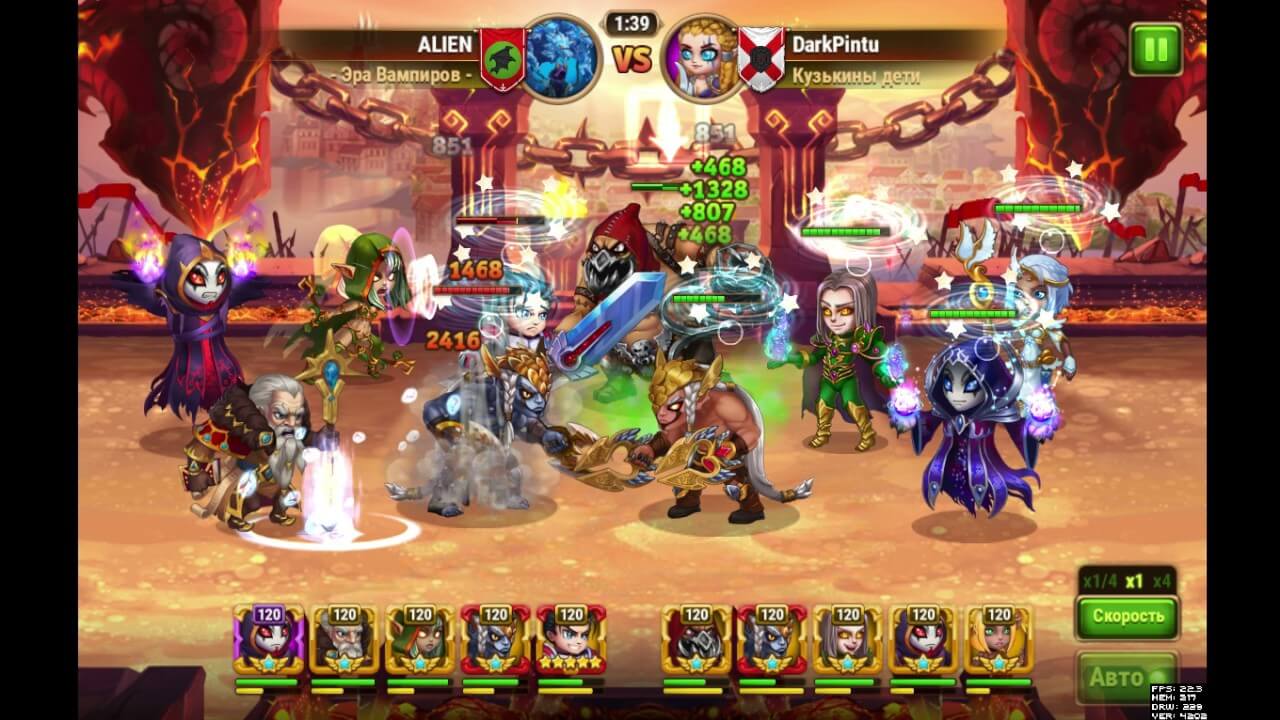Image resolution: width=1280 pixels, height=720 pixels.
Task: Select the white-bearded old man hero portrait
Action: 343,640
